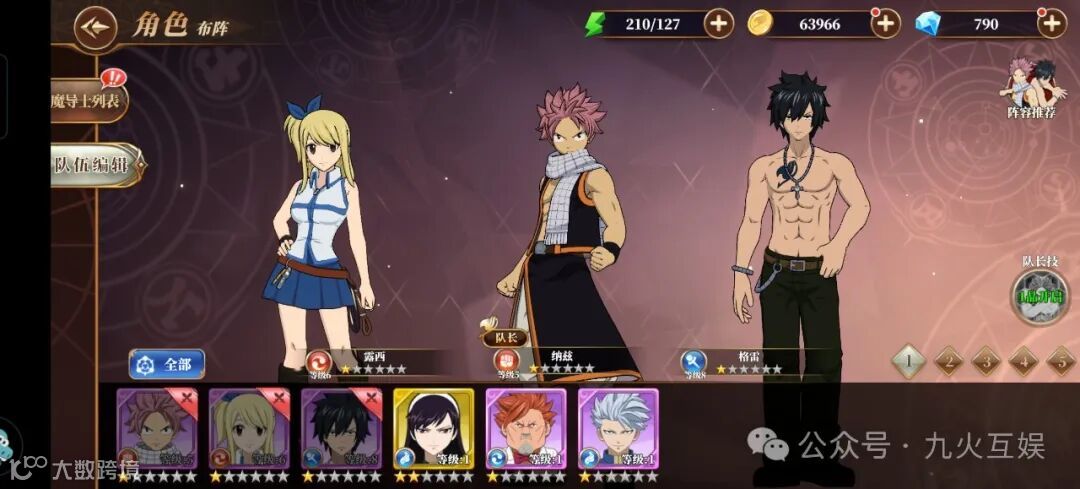The image size is (1080, 489).
Task: Add gold coins with the plus button
Action: pos(885,23)
